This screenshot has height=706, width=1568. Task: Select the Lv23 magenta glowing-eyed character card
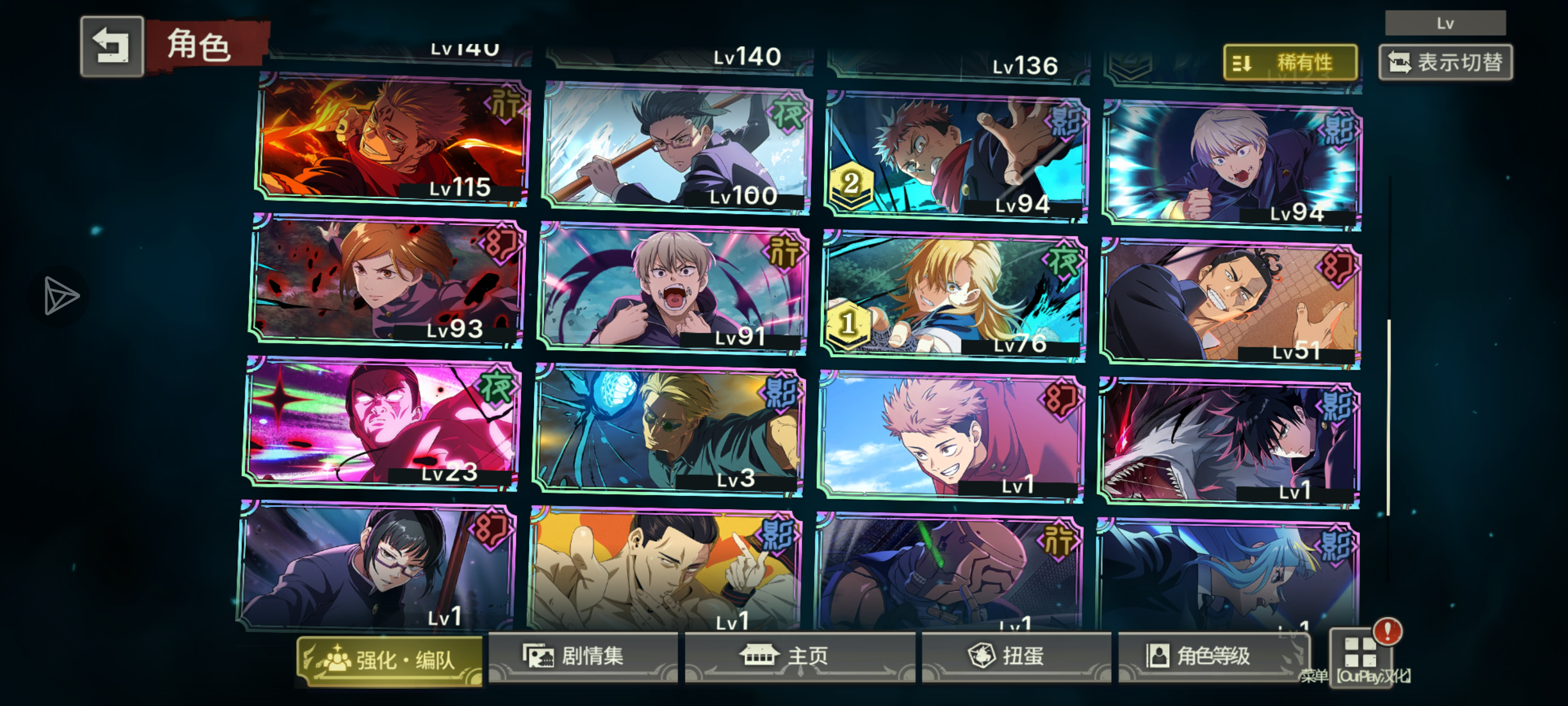click(381, 422)
